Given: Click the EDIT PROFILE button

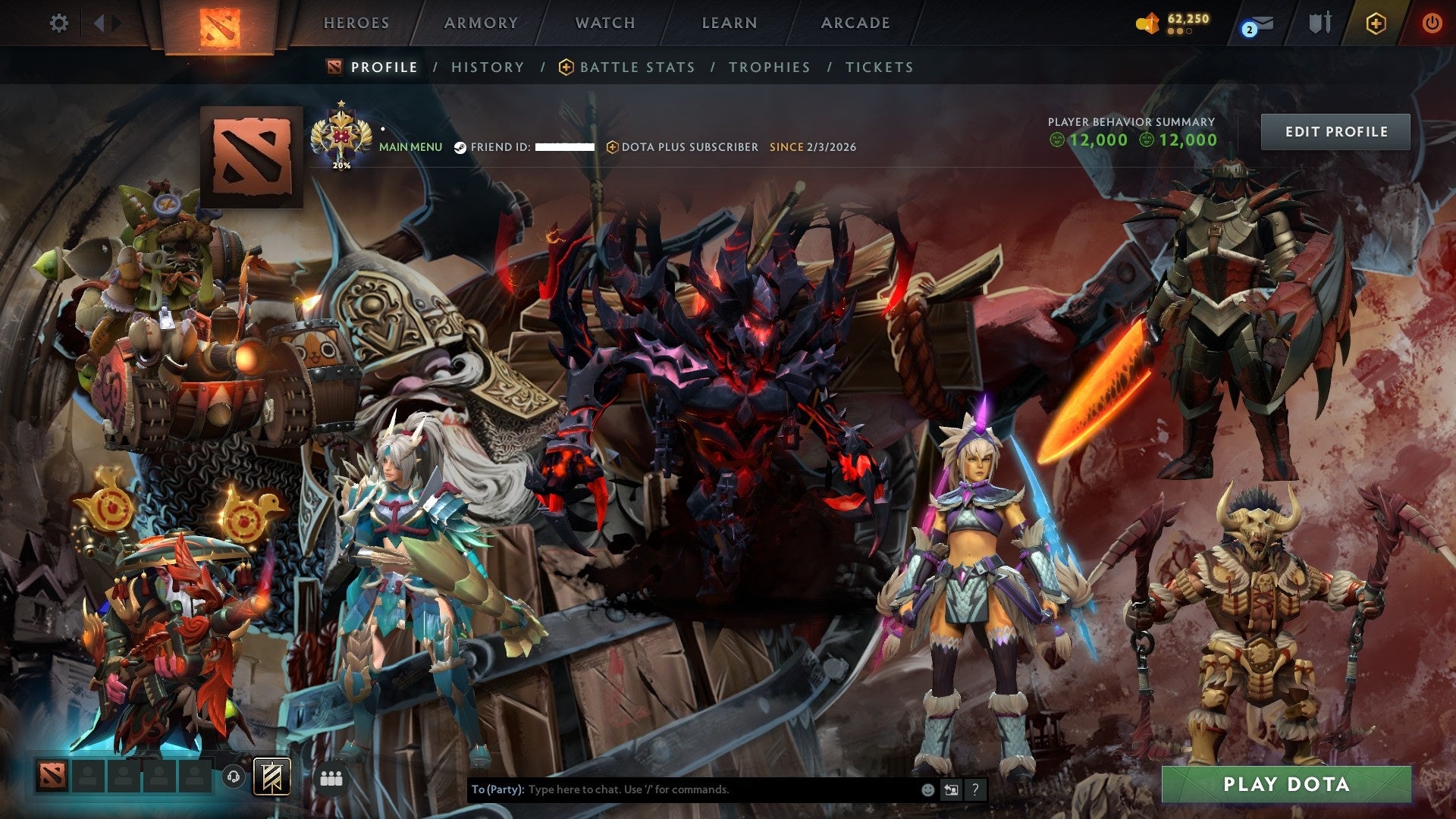Looking at the screenshot, I should [x=1335, y=131].
